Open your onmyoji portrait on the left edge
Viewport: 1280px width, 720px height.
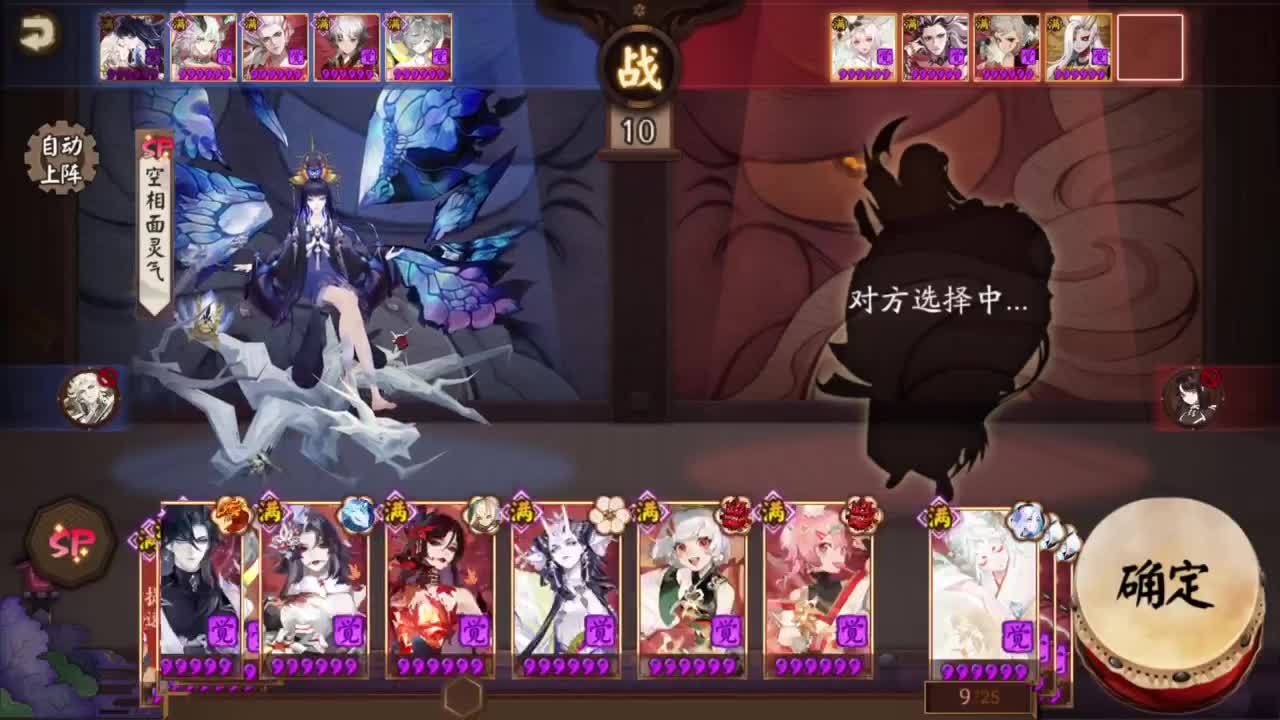(x=88, y=396)
